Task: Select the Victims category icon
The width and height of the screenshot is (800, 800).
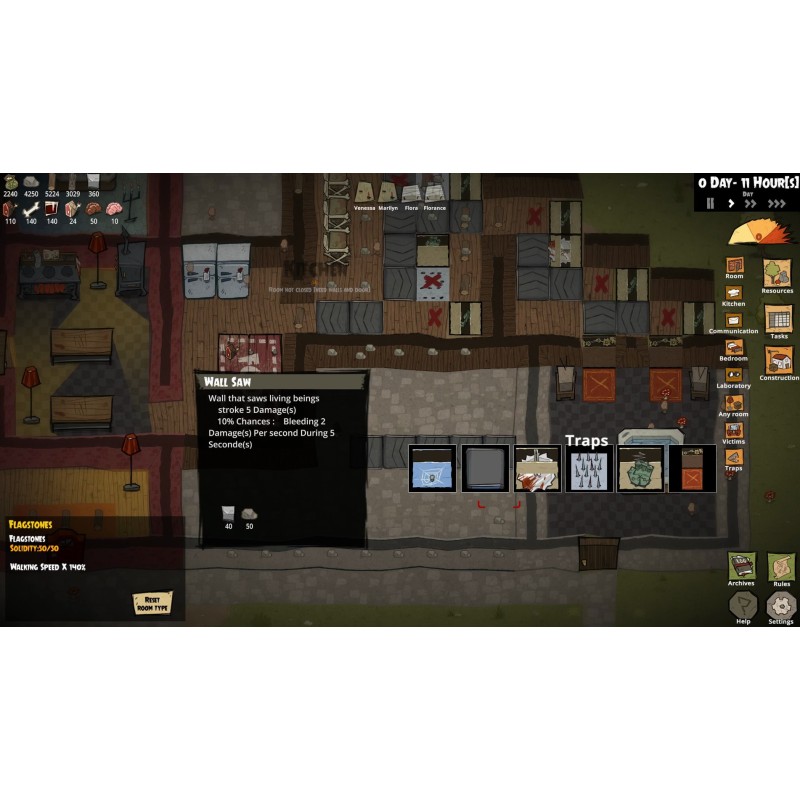Action: point(734,430)
